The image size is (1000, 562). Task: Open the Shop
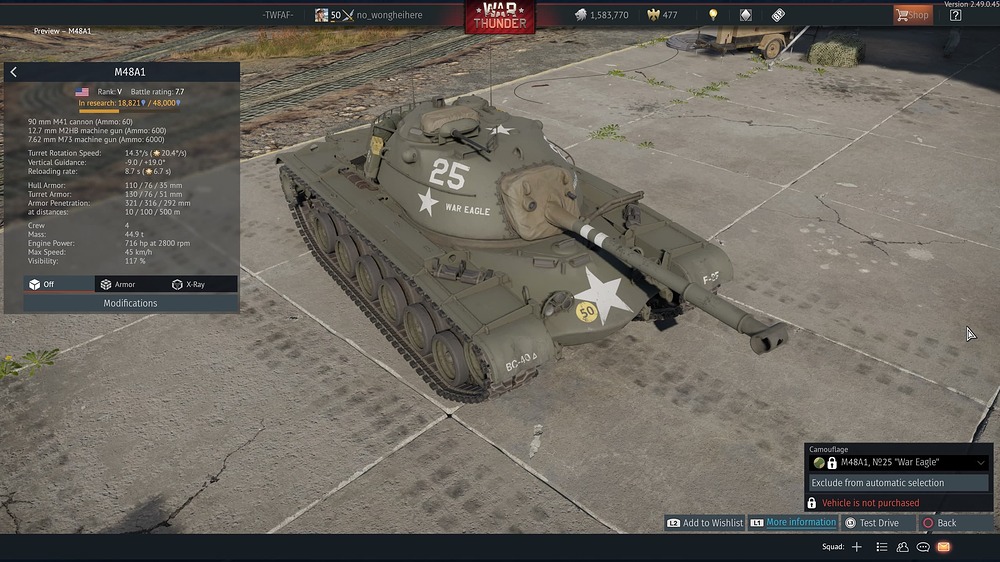tap(912, 15)
